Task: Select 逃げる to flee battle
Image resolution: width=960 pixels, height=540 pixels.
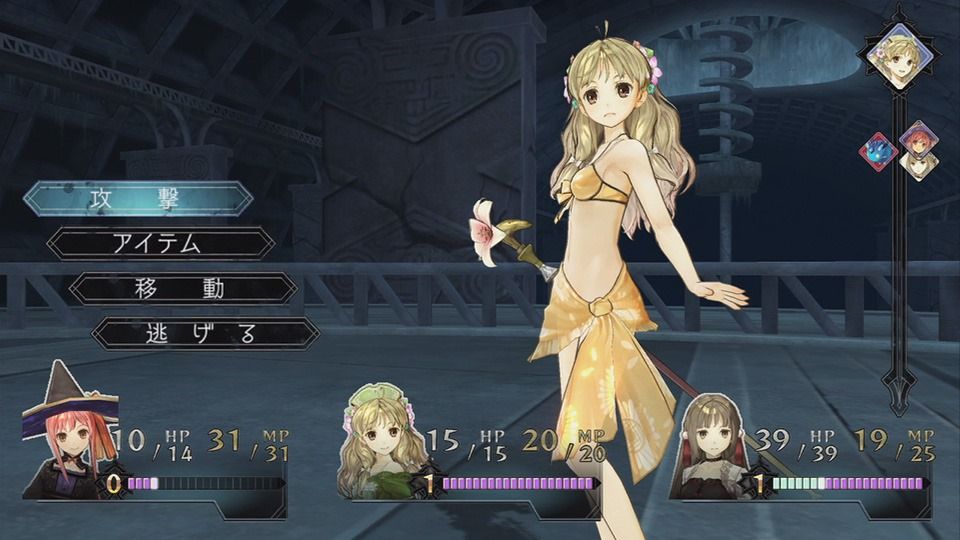Action: [205, 333]
